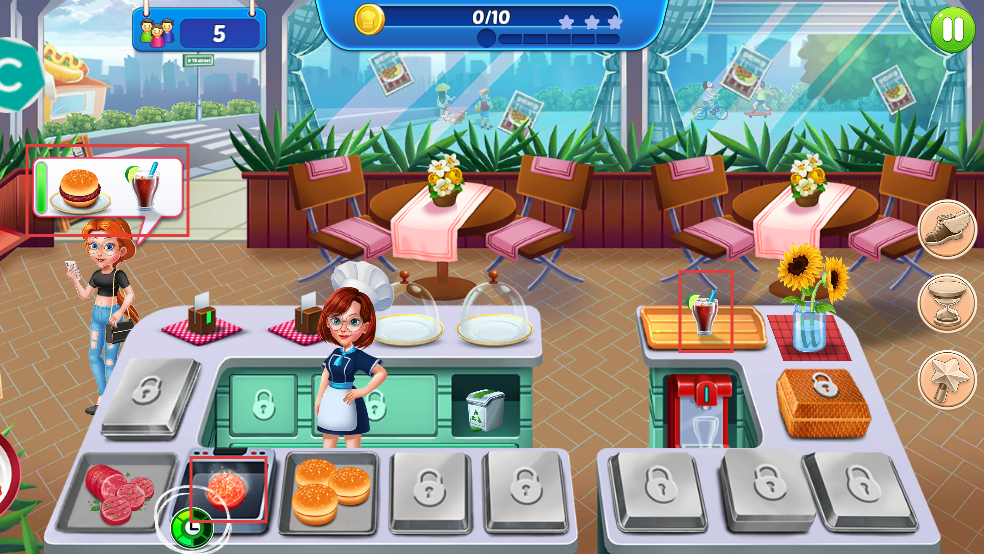Use the hourglass time booster

[x=946, y=303]
